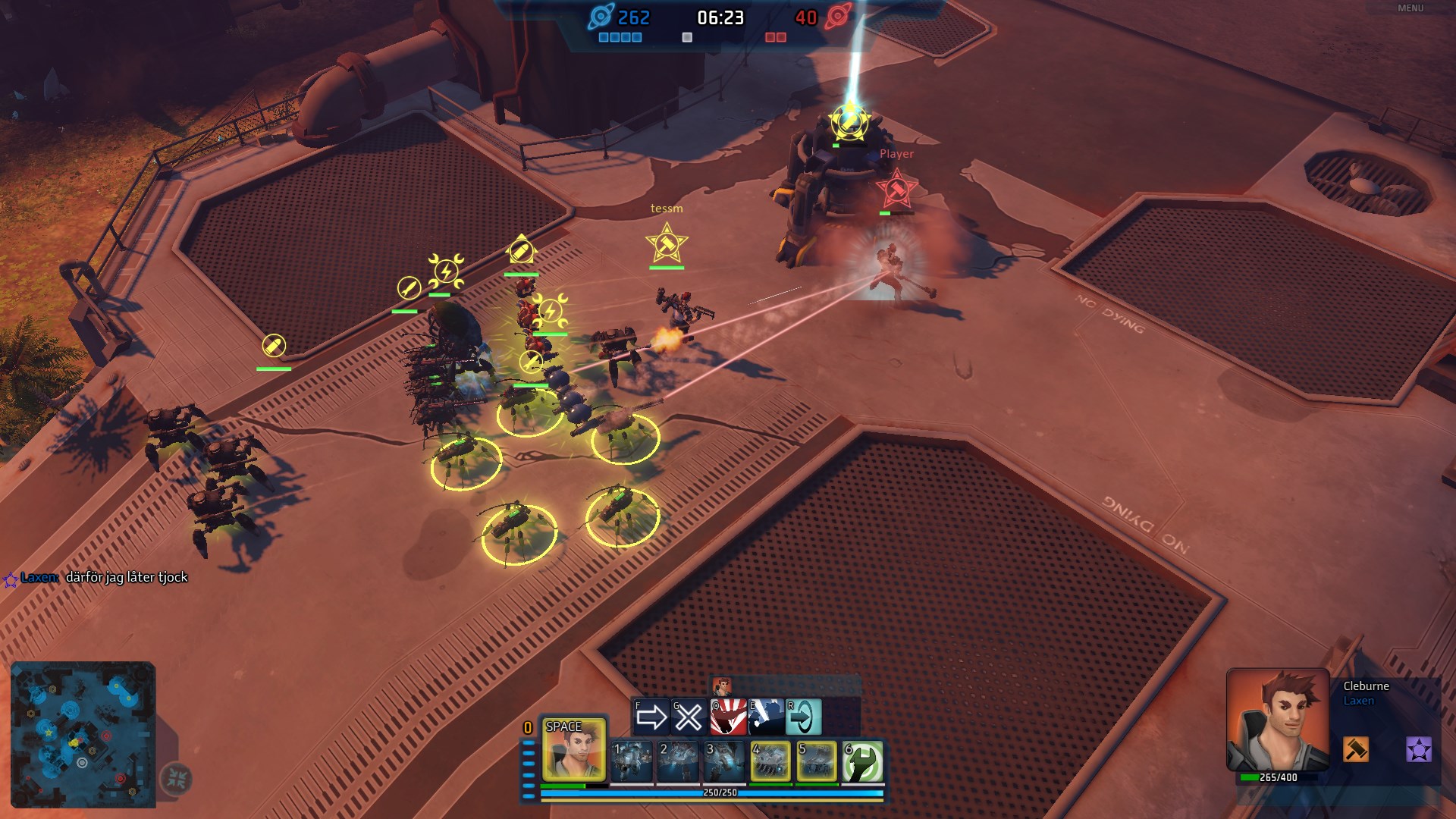Select unit group slot 3
Image resolution: width=1456 pixels, height=819 pixels.
pos(724,761)
